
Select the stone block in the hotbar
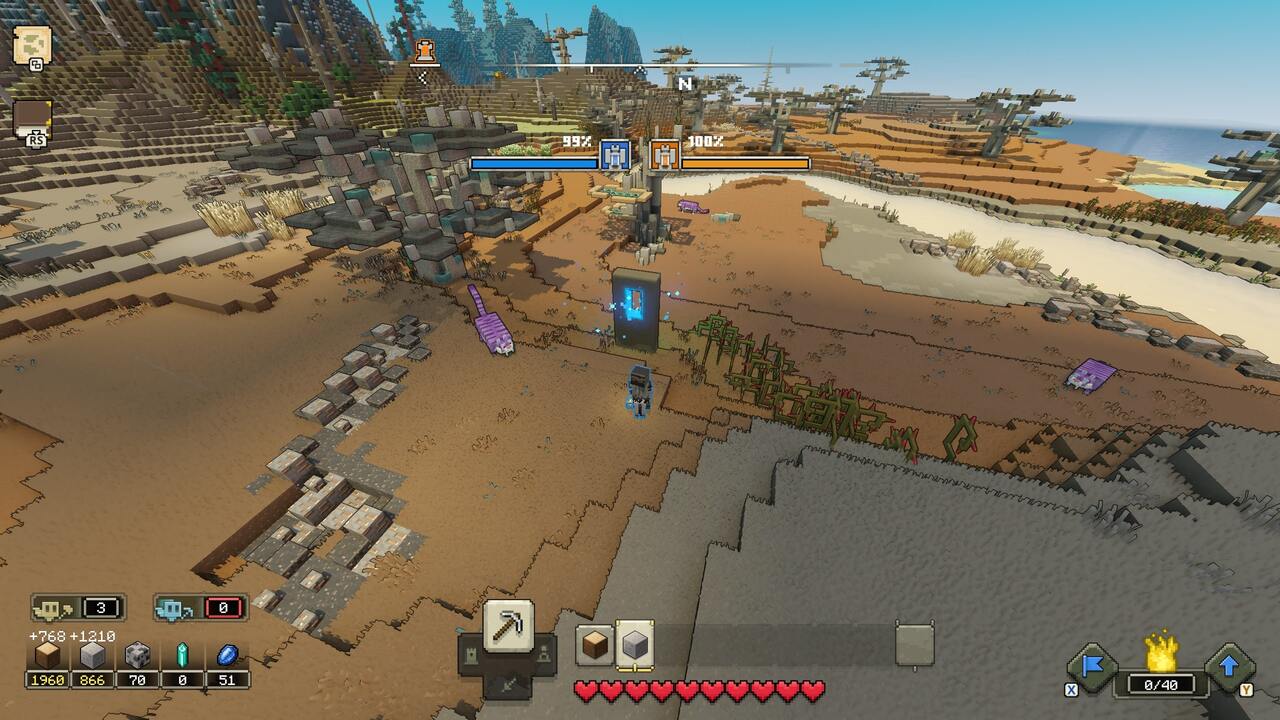click(x=634, y=647)
